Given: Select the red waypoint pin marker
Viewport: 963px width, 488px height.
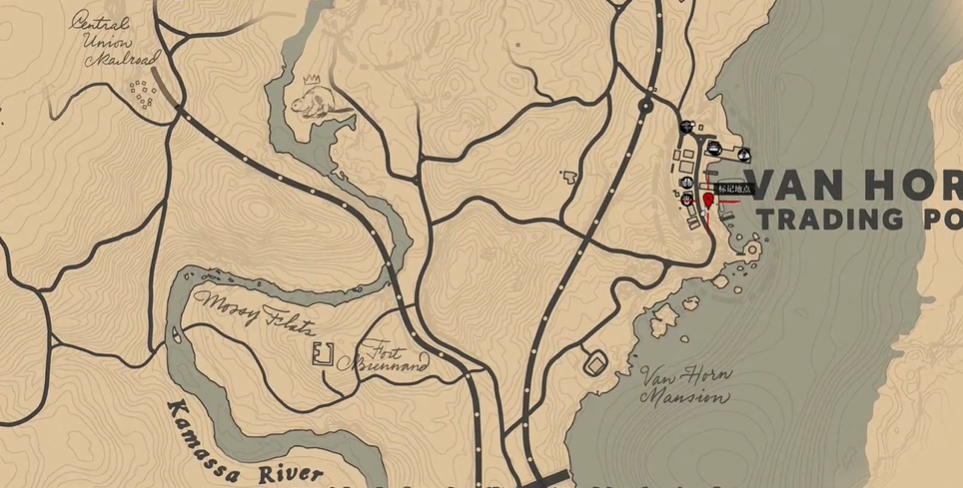Looking at the screenshot, I should [x=708, y=201].
